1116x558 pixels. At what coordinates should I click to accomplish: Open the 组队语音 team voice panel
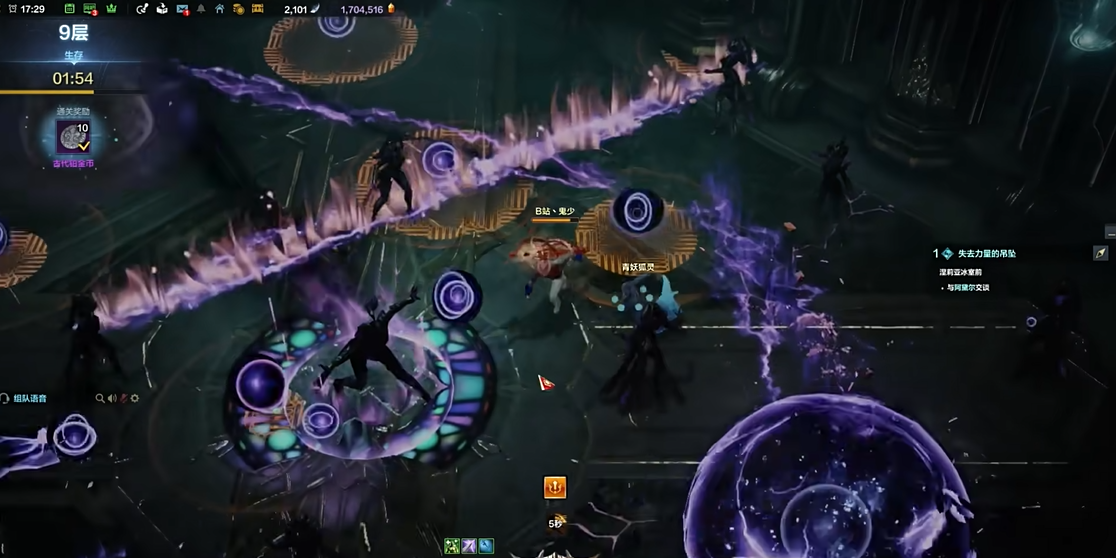[28, 398]
